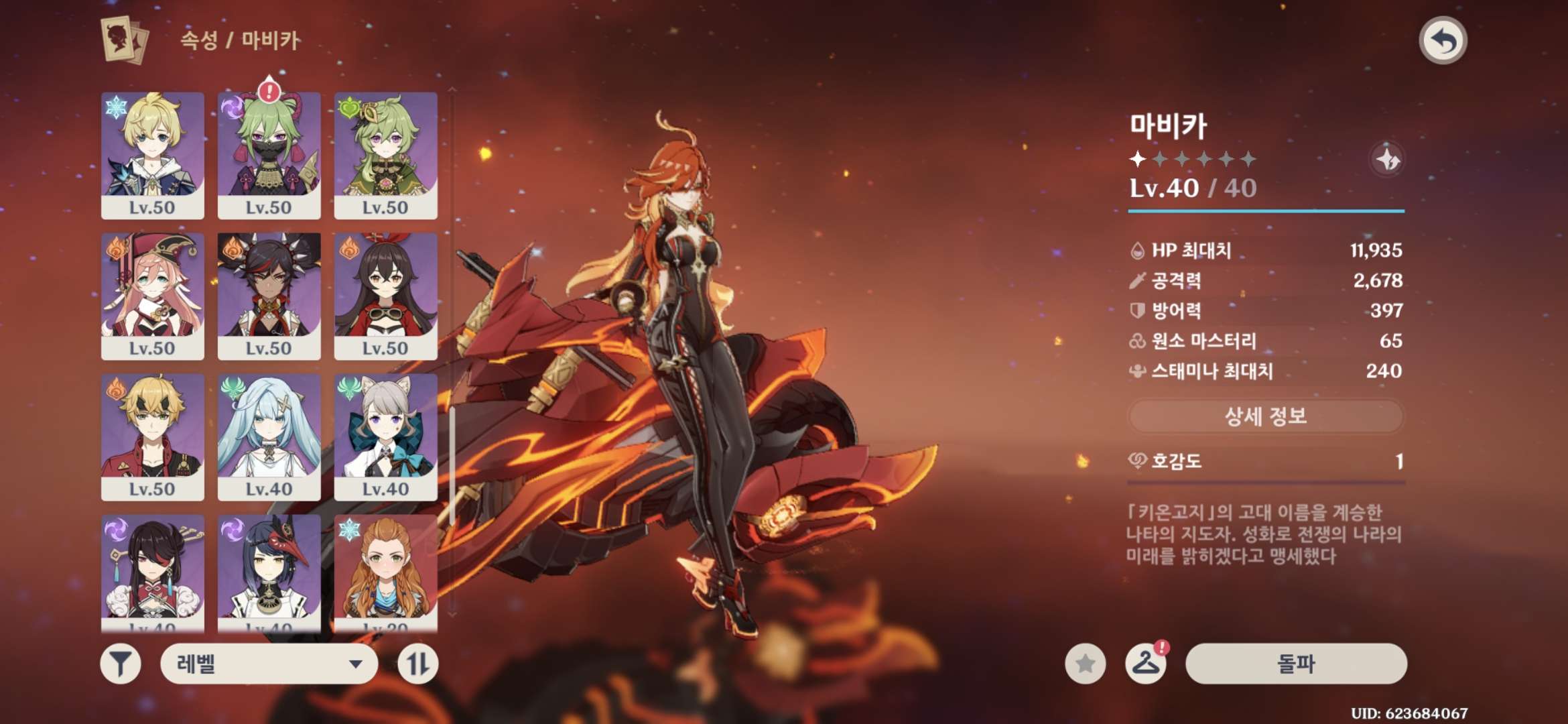Mark character as favorite with star button

(x=1085, y=664)
